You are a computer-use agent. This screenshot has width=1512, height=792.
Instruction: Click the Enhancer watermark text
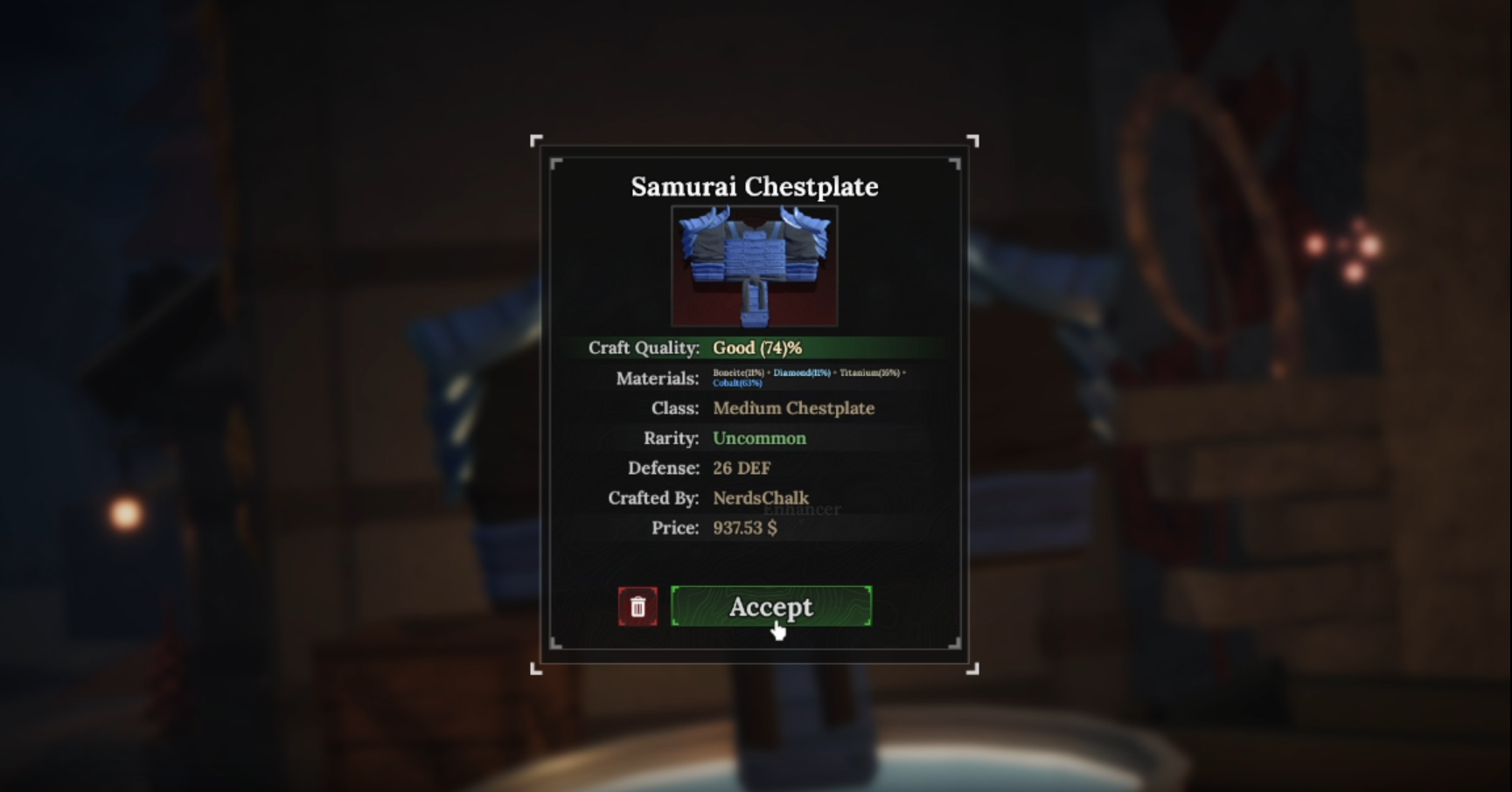(x=804, y=510)
